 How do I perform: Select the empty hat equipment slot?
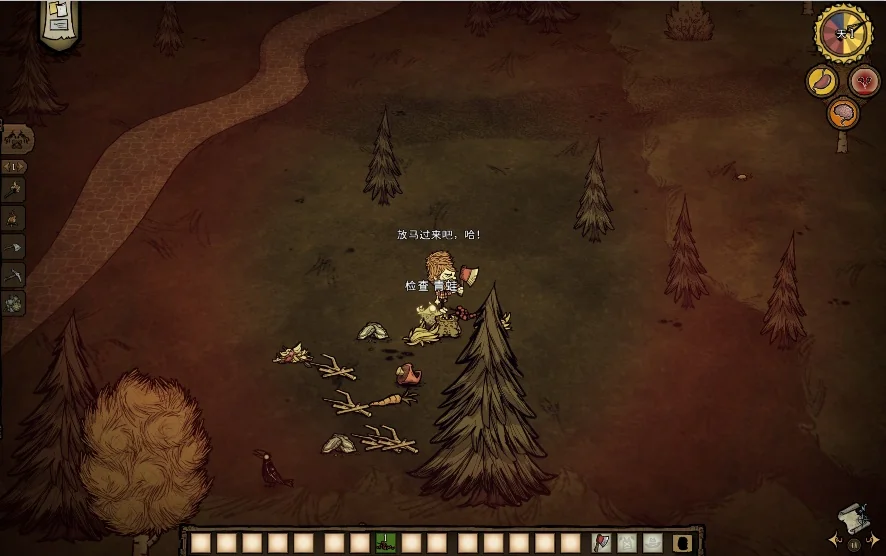click(x=653, y=543)
